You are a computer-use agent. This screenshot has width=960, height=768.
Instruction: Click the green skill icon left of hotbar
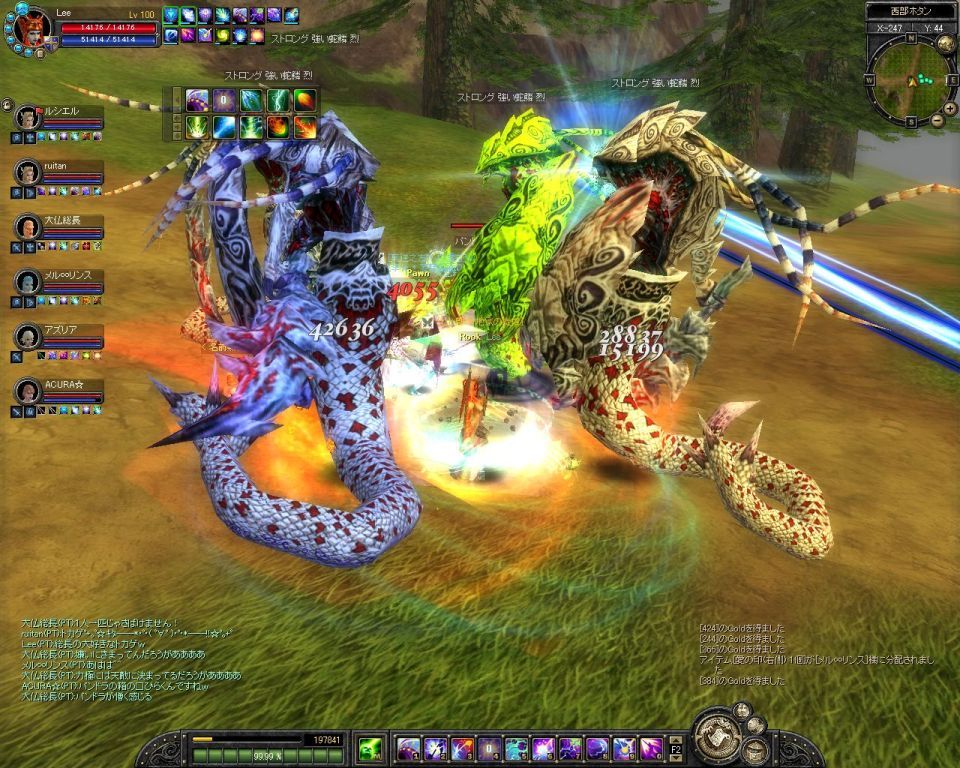pos(369,747)
